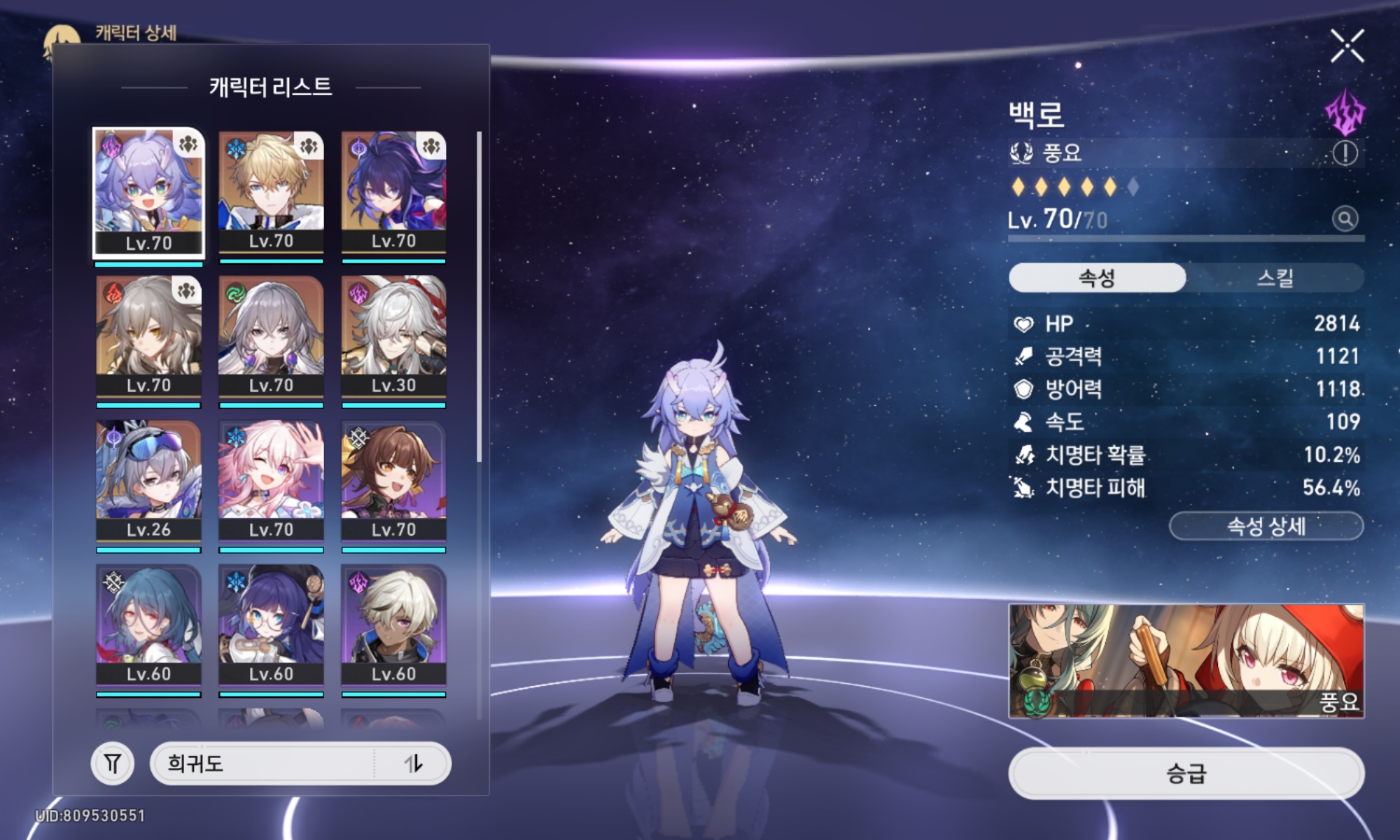
Task: Close the character detail screen
Action: click(1347, 46)
